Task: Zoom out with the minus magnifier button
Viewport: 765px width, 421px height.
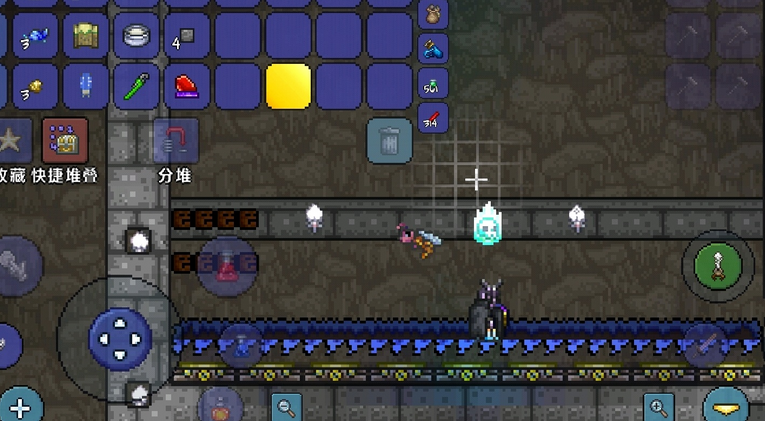Action: click(287, 407)
